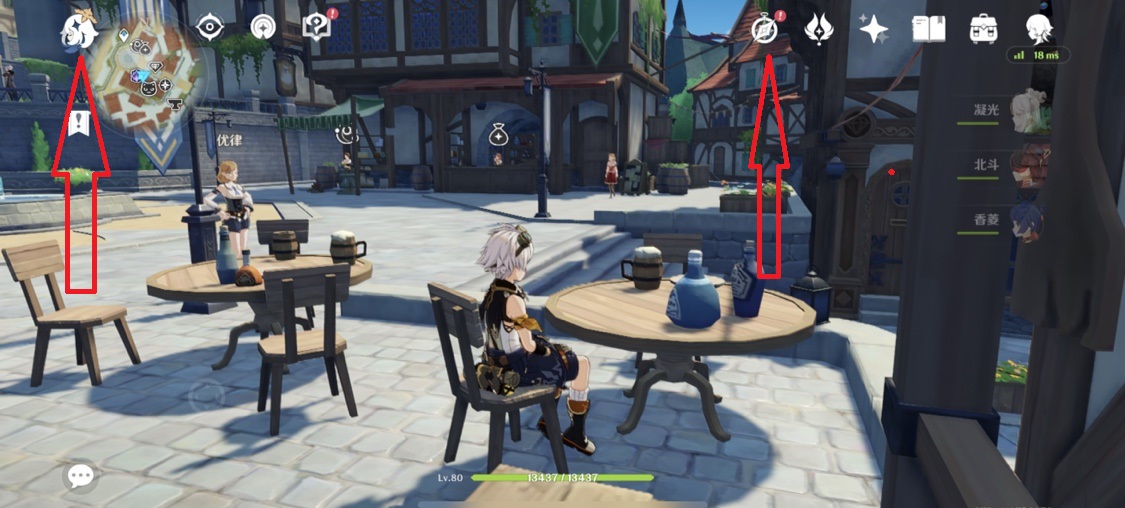Open the tutorial question-mark book icon
The width and height of the screenshot is (1125, 508).
(317, 26)
